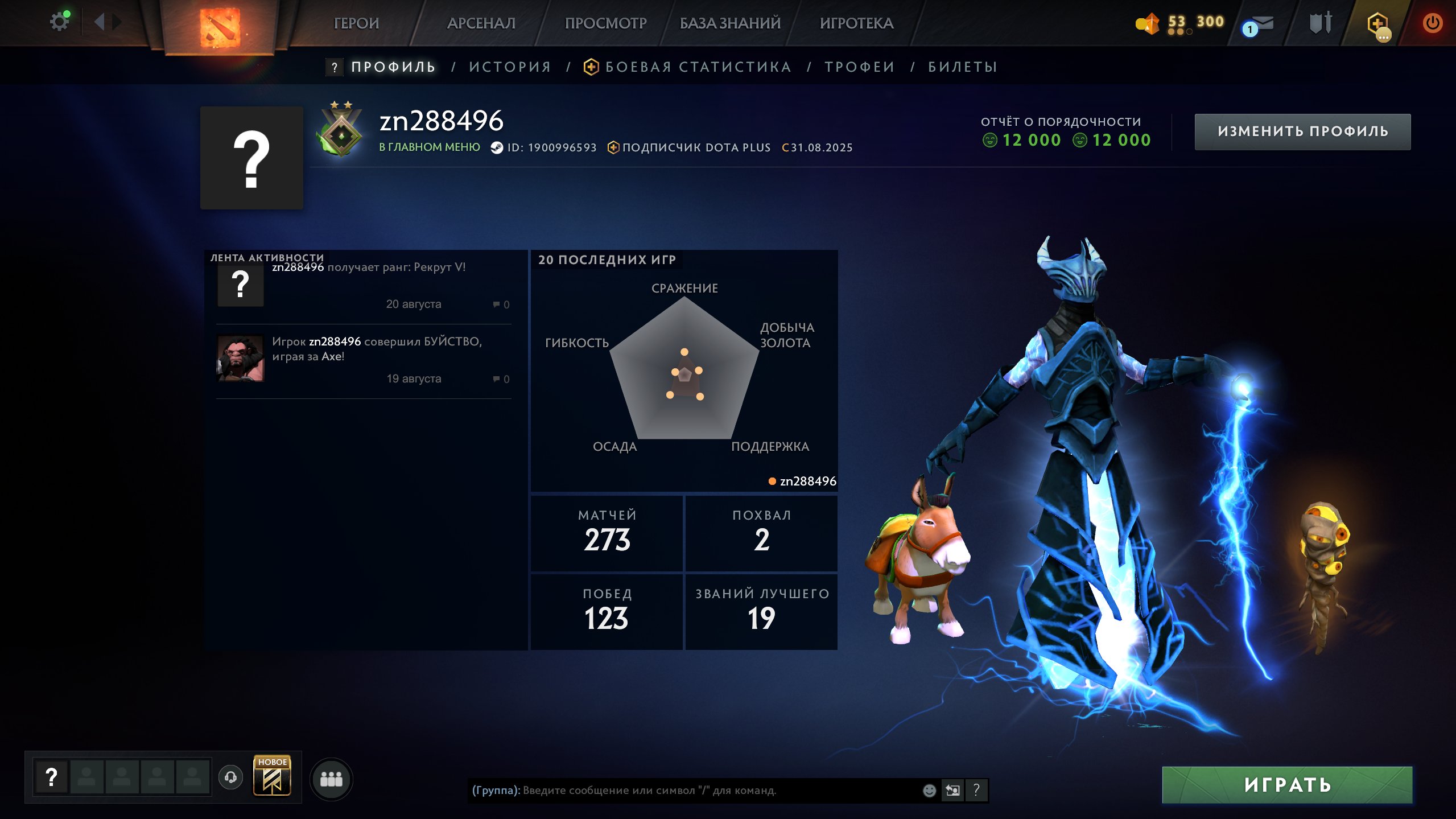
Task: Go to the Dota 2 home logo
Action: coord(220,27)
